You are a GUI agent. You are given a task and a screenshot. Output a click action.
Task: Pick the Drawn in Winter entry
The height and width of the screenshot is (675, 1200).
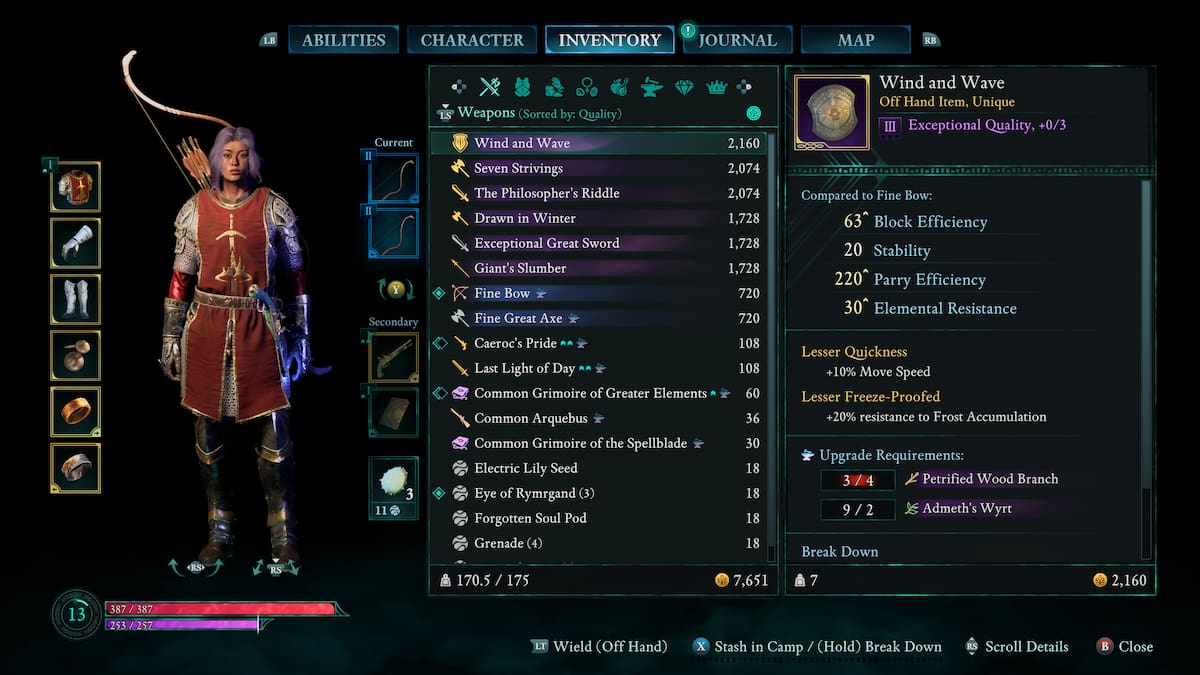[x=525, y=218]
